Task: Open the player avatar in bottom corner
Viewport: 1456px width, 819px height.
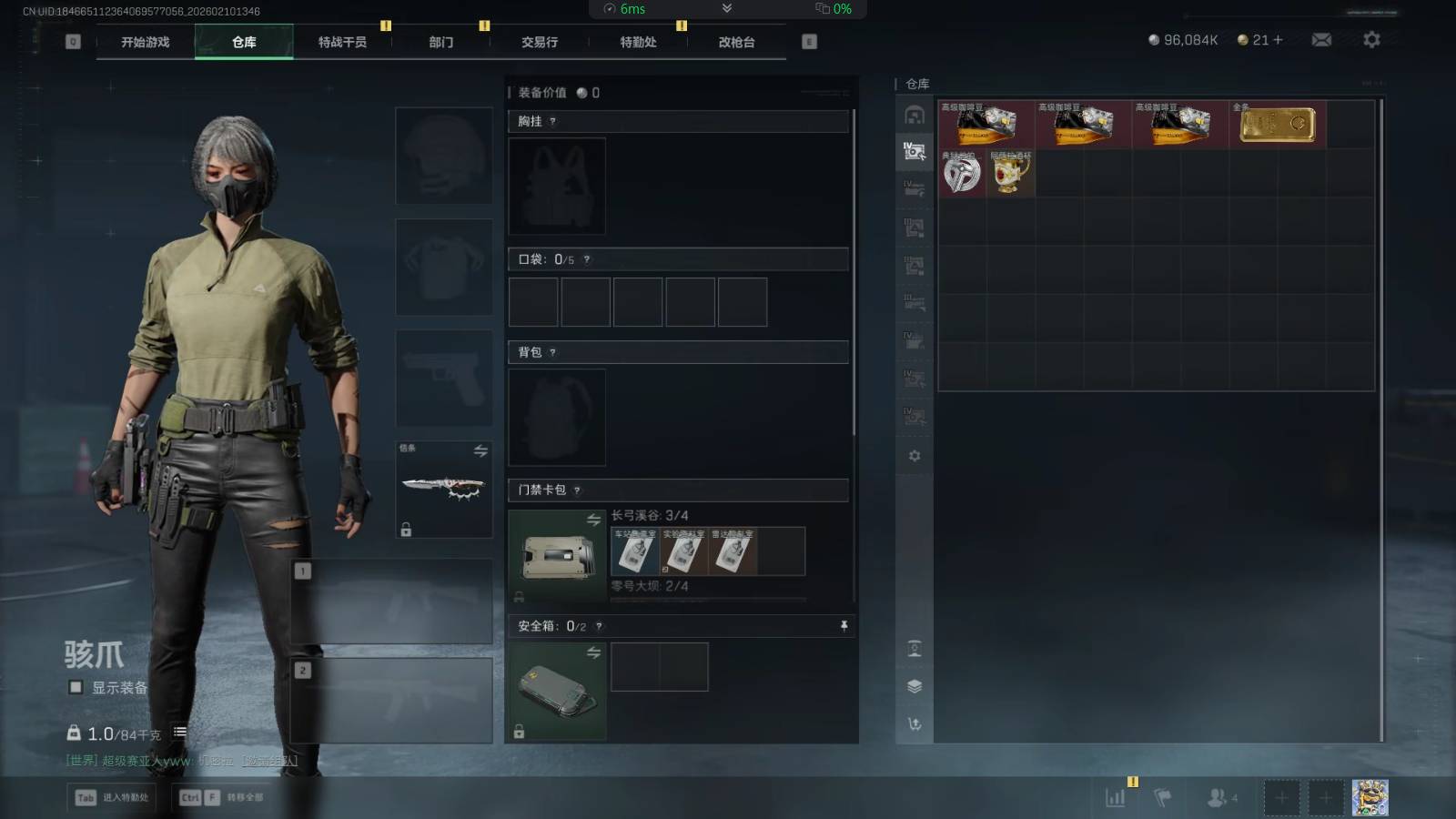Action: pos(1370,797)
